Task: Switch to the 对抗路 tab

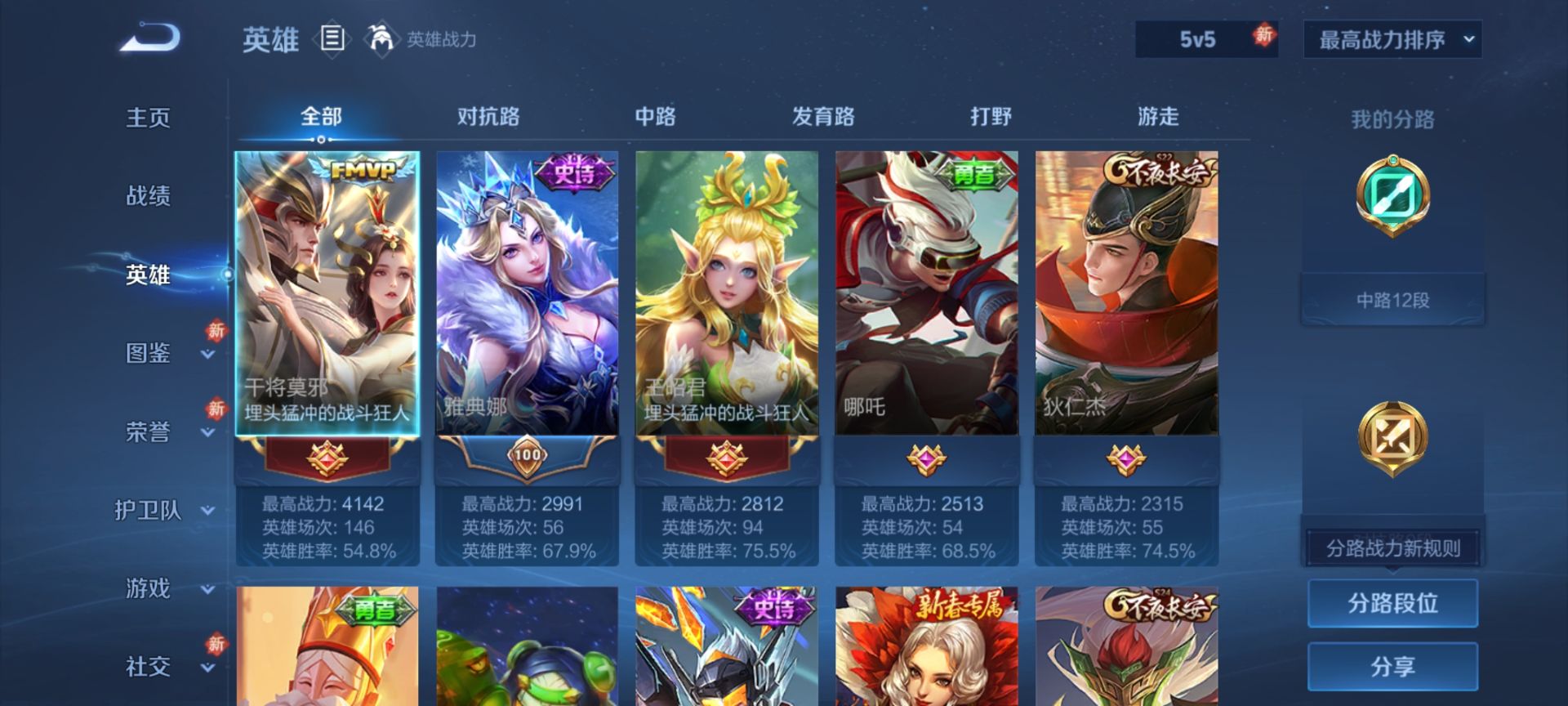Action: 488,117
